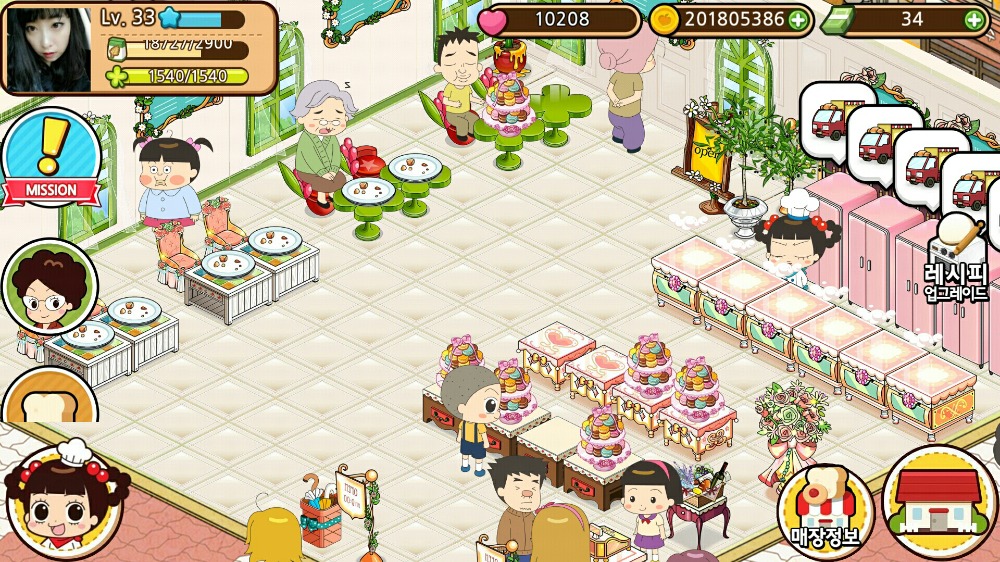This screenshot has width=1000, height=562.
Task: Add more gold coins with plus button
Action: pyautogui.click(x=797, y=19)
